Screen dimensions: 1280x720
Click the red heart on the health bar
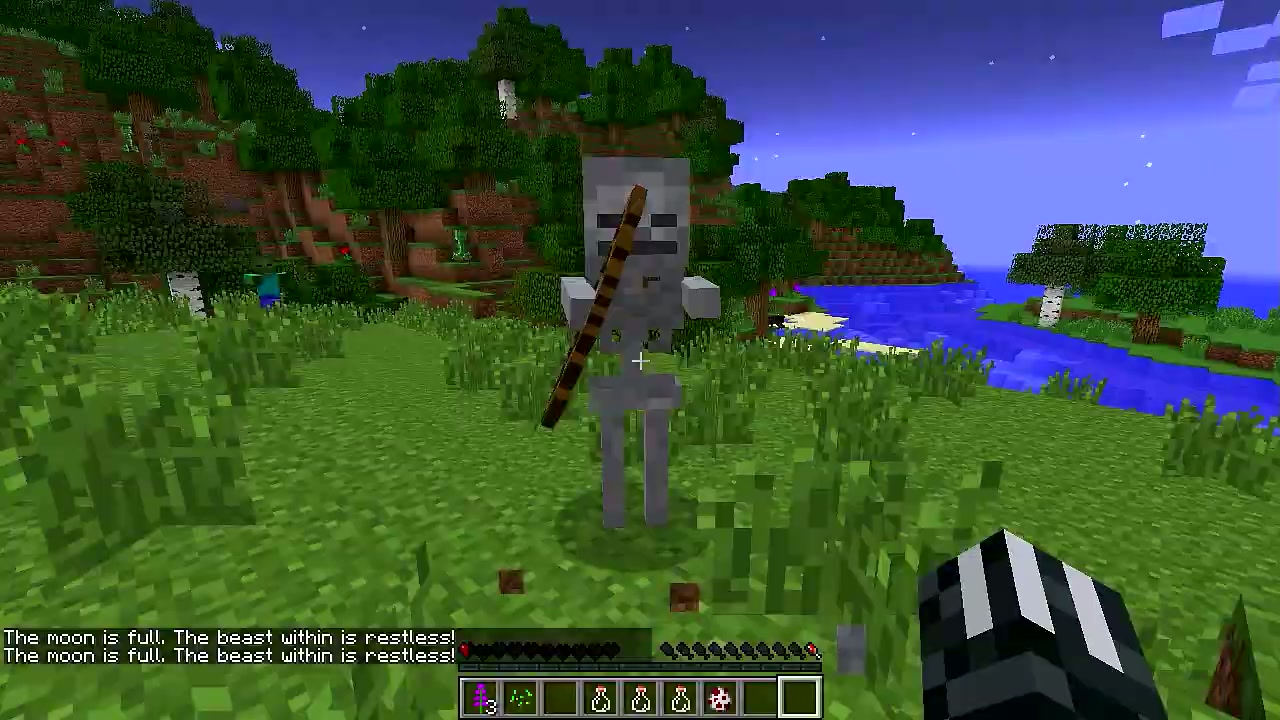[x=464, y=648]
